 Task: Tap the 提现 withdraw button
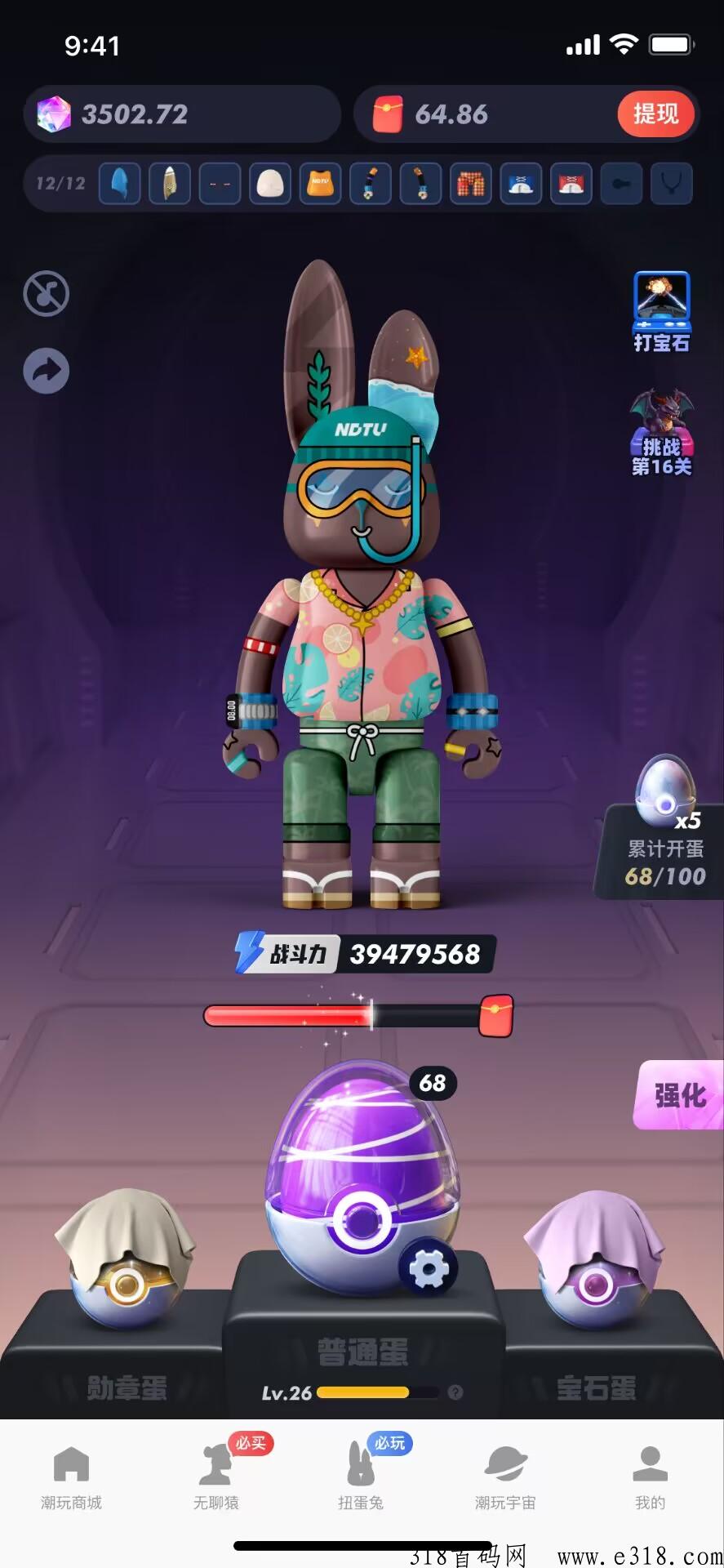(655, 114)
